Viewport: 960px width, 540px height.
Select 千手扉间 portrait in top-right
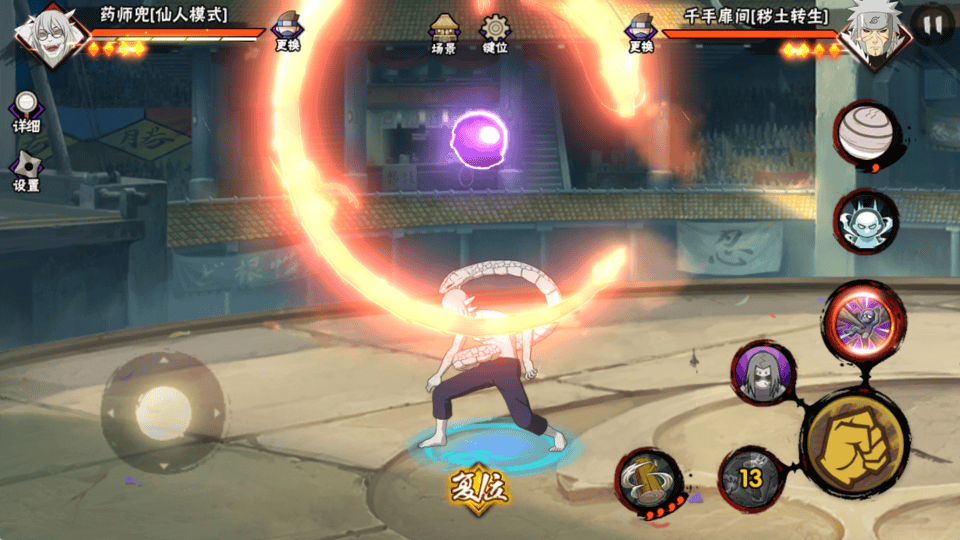tap(874, 35)
